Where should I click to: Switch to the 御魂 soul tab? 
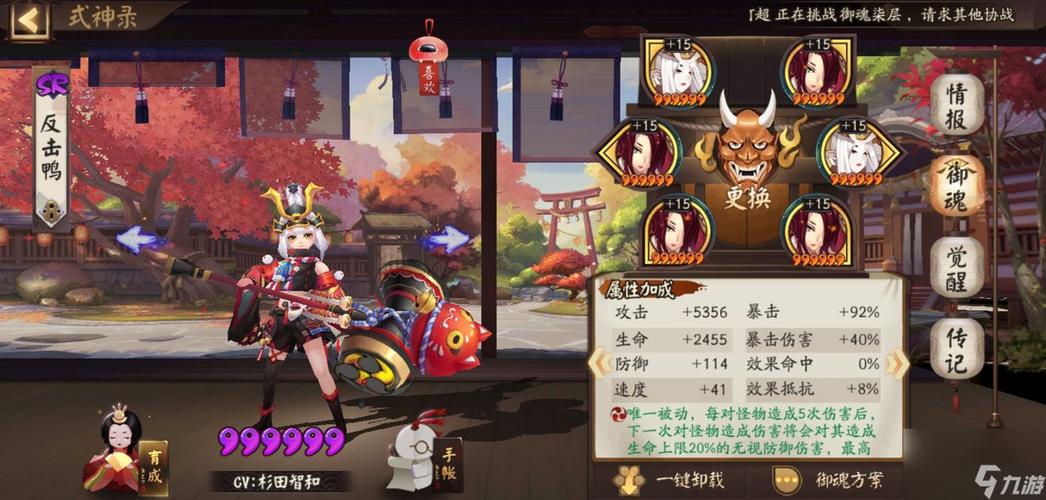point(957,184)
